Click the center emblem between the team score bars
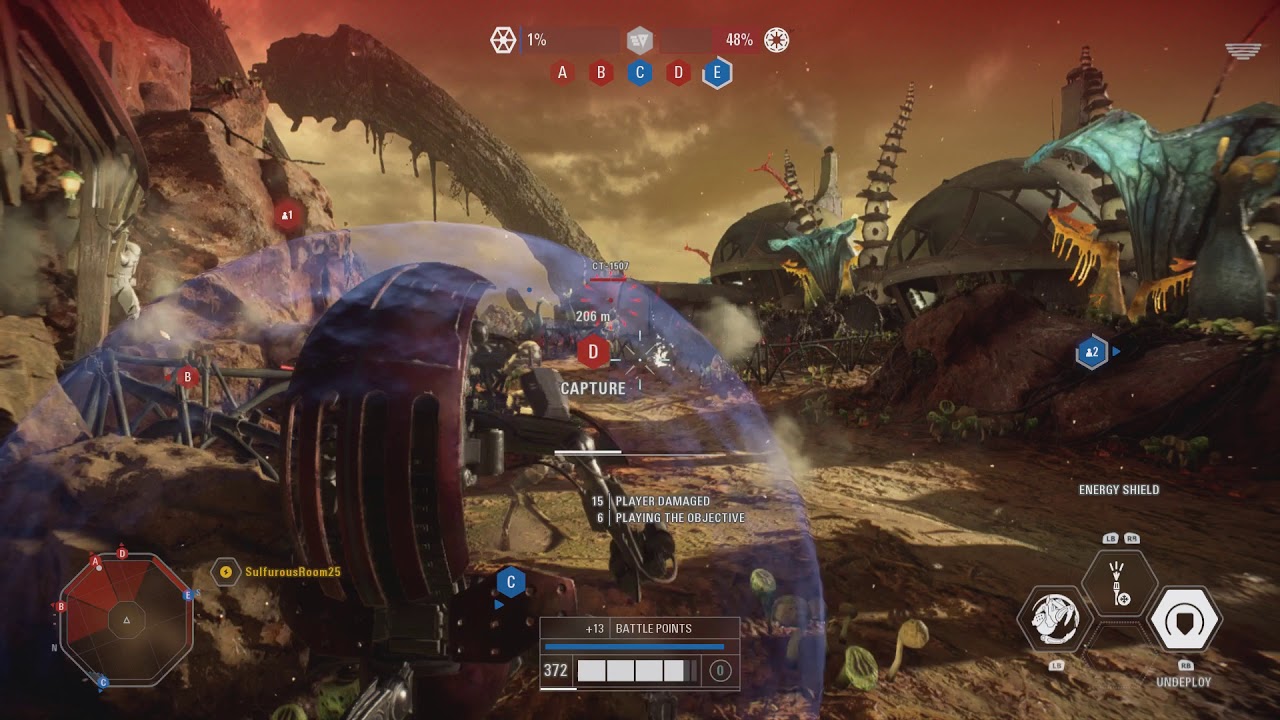The height and width of the screenshot is (720, 1280). click(x=639, y=40)
